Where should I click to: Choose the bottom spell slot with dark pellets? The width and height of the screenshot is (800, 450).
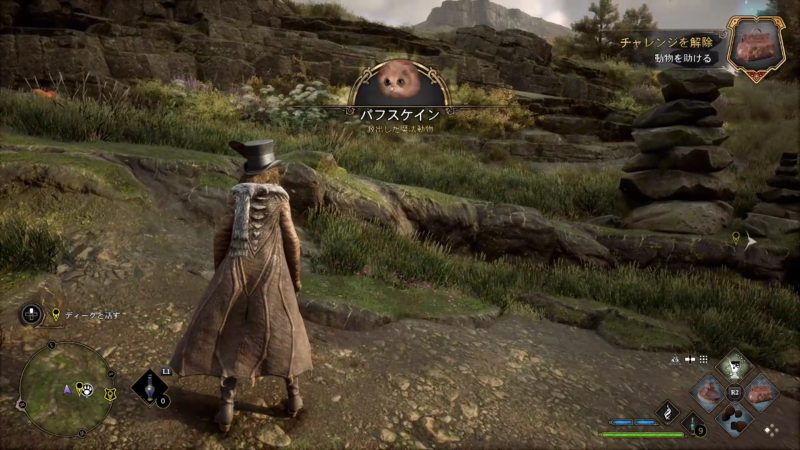coord(734,419)
